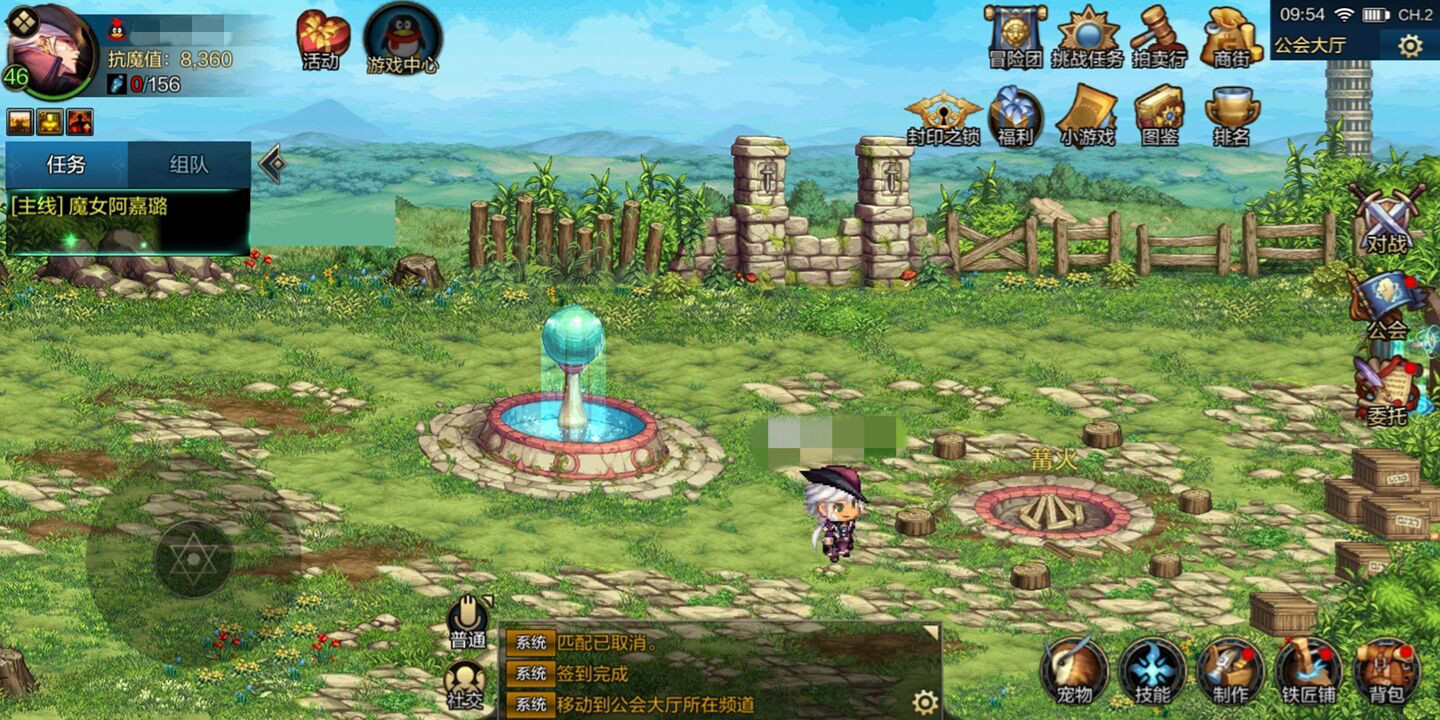
Task: Open the 拍卖行 auction house
Action: (1158, 36)
